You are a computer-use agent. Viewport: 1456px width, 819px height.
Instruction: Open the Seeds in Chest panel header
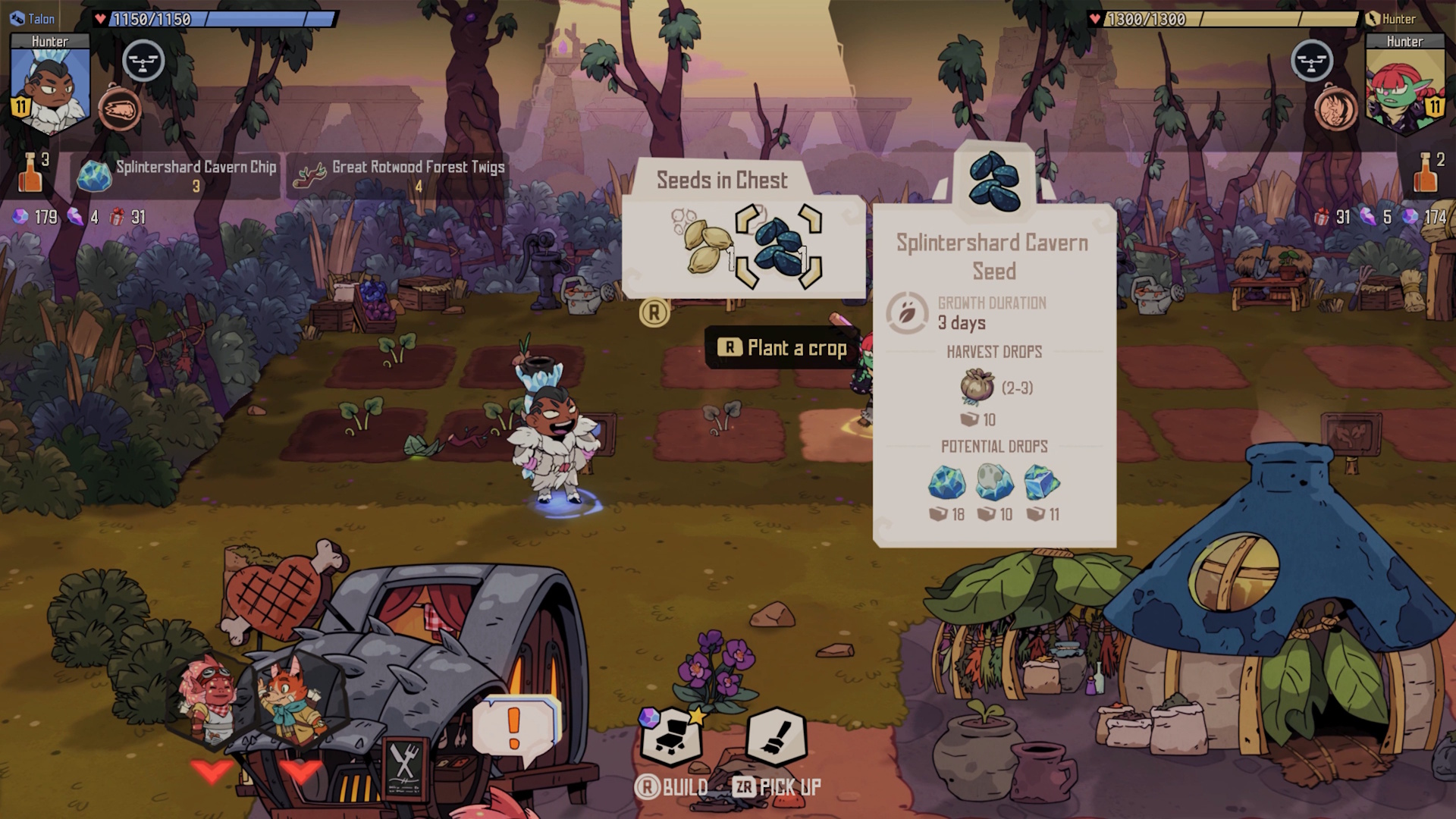tap(722, 180)
